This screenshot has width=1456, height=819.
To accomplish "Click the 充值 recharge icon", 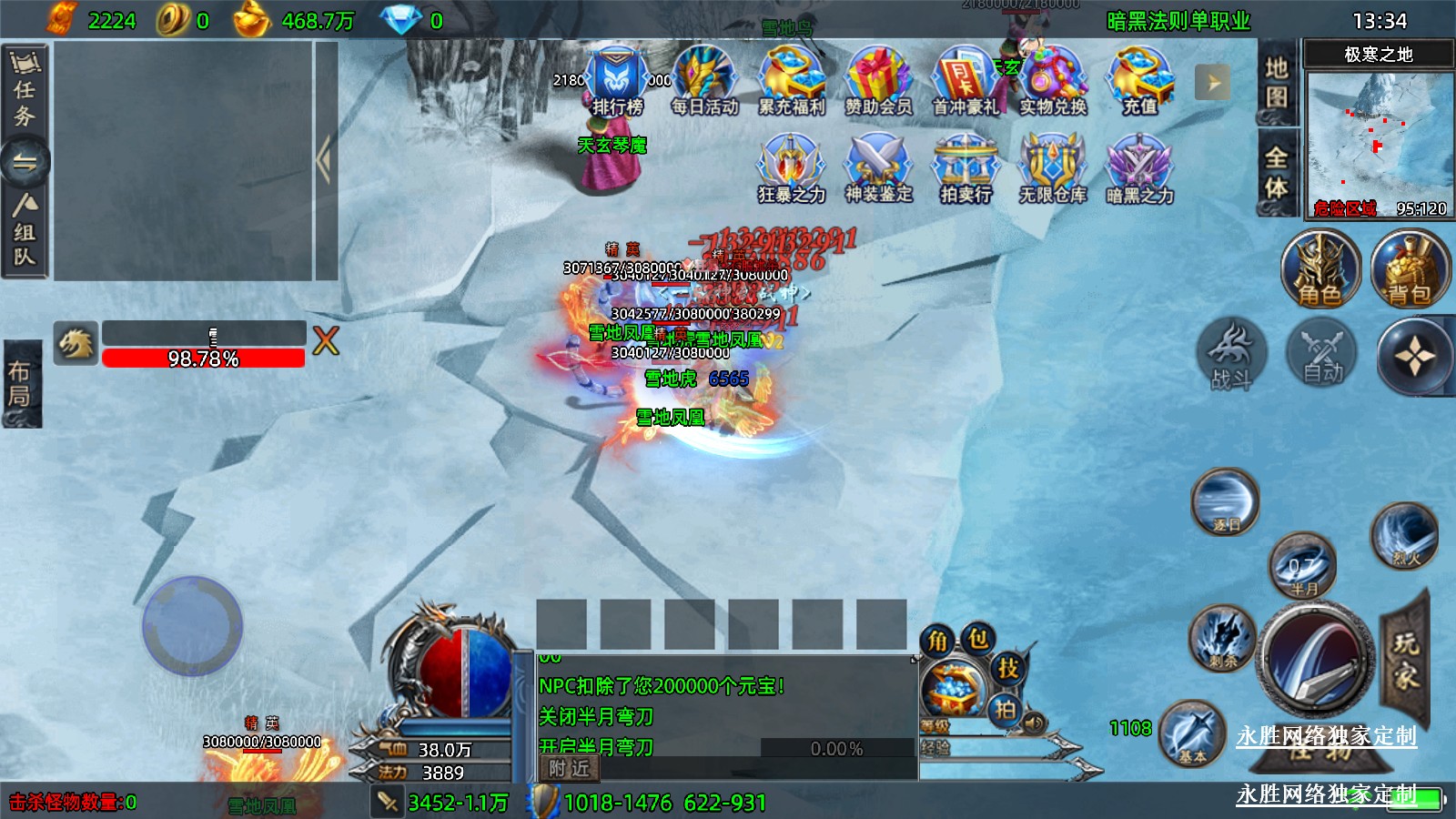I will 1139,82.
